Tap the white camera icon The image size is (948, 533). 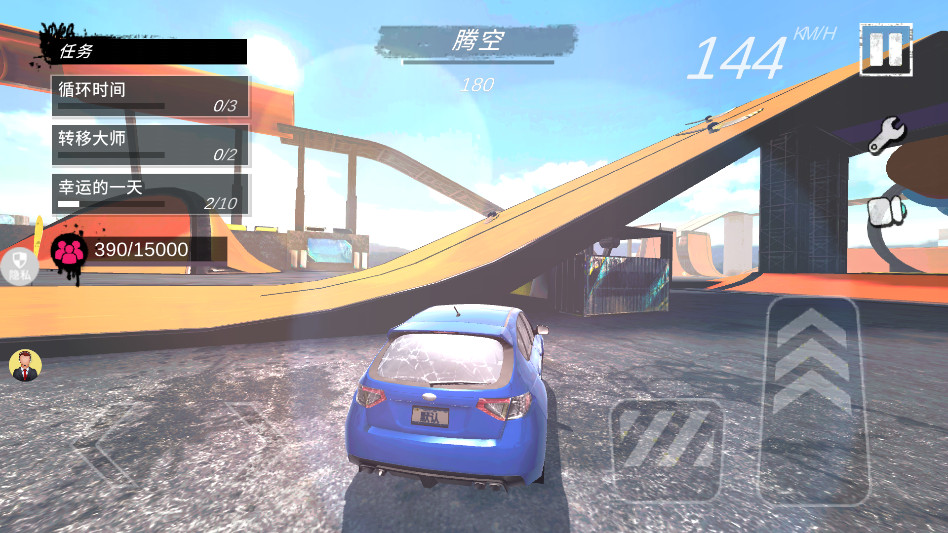point(886,211)
